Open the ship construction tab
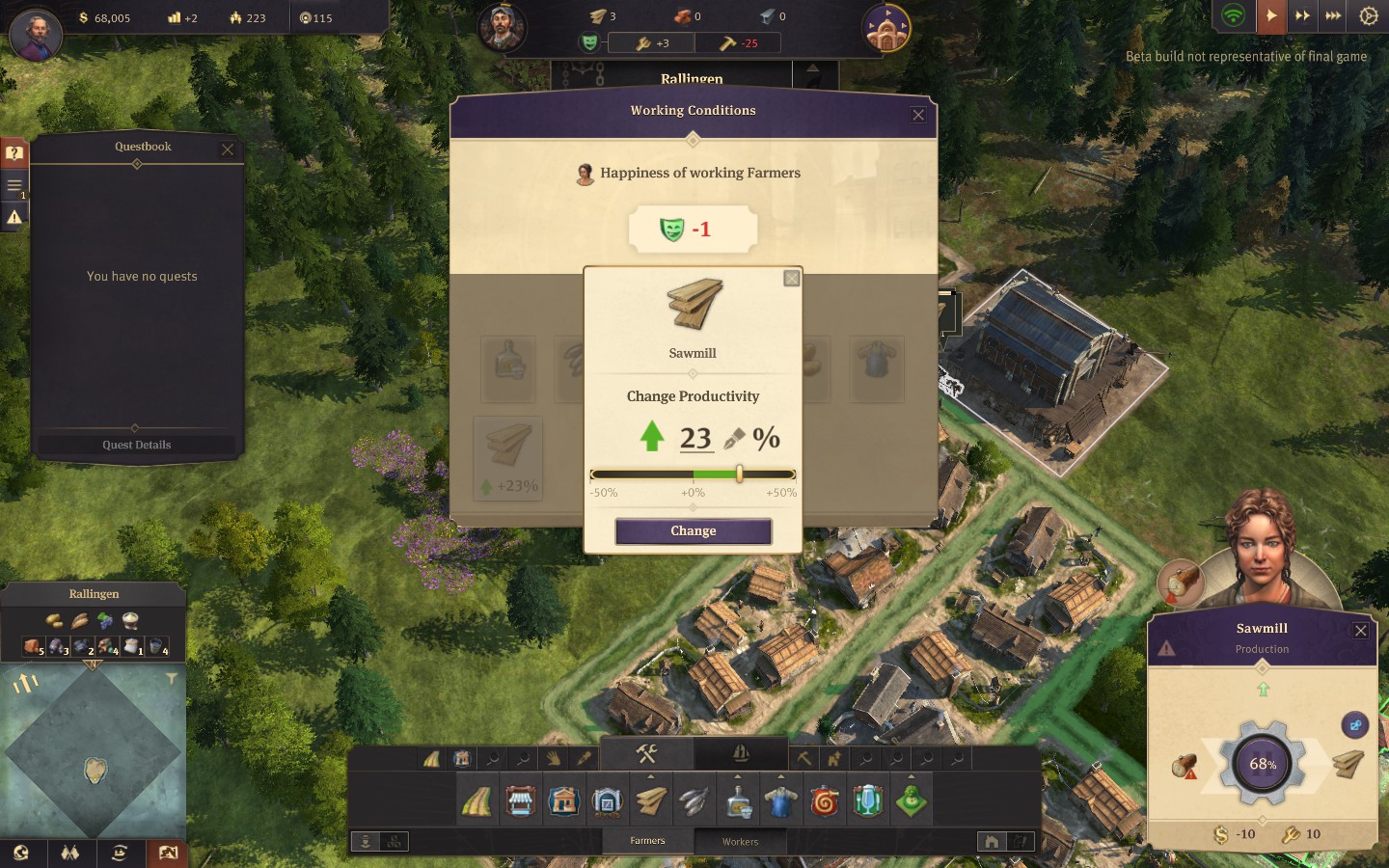The image size is (1389, 868). (x=741, y=753)
